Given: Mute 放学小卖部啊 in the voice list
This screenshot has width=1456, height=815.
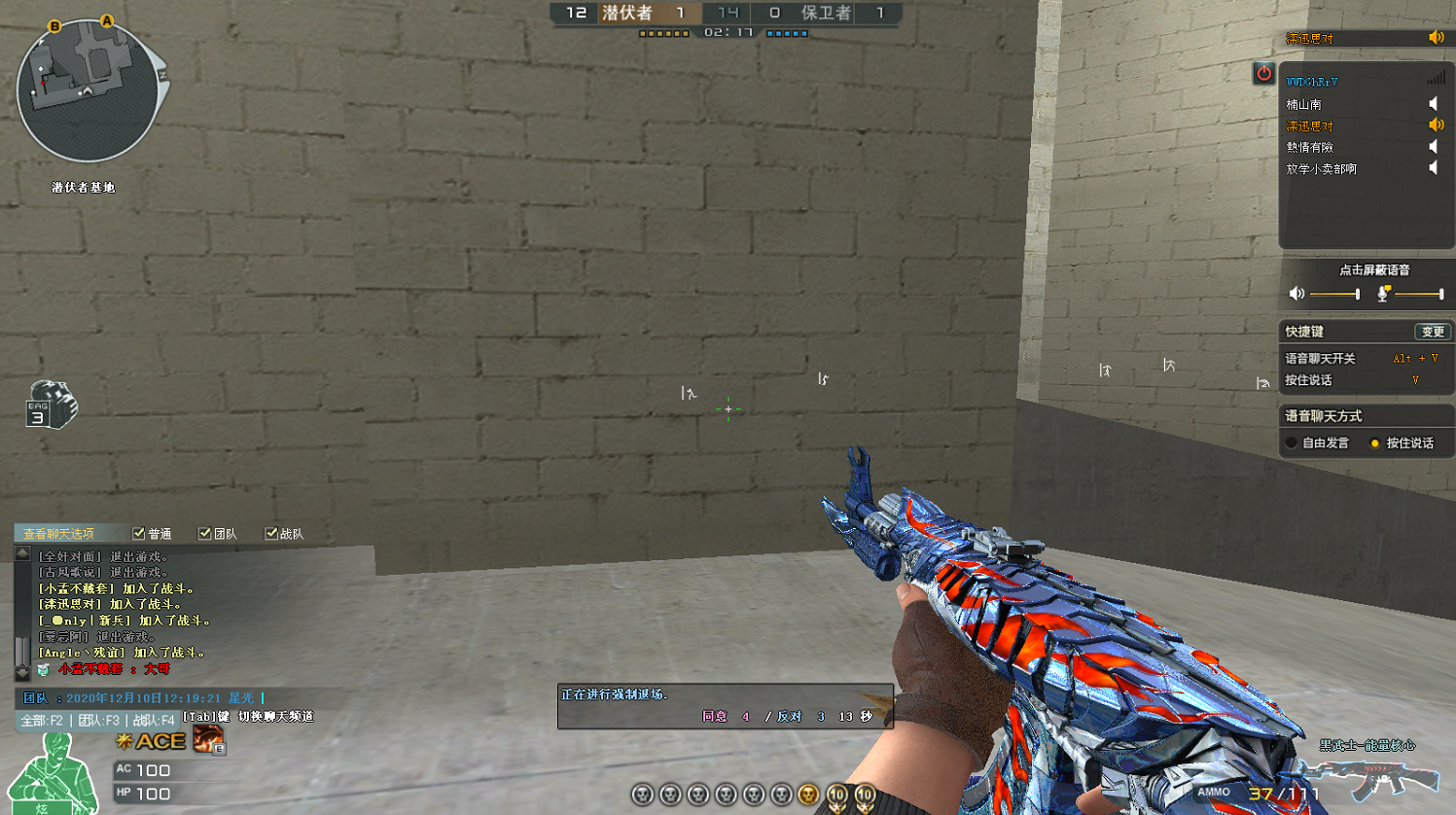Looking at the screenshot, I should pos(1434,168).
